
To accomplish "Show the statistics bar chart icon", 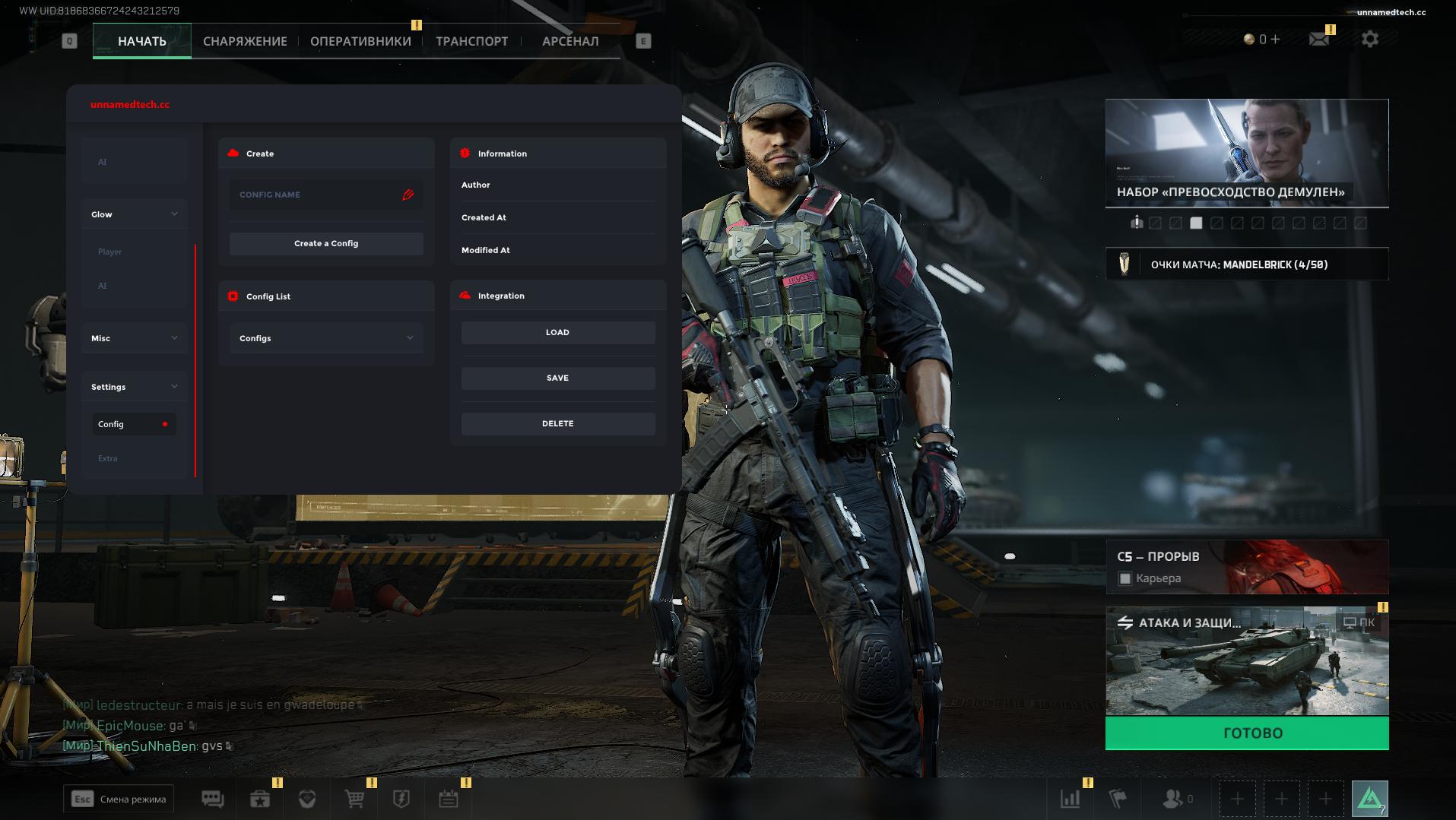I will pos(1071,799).
